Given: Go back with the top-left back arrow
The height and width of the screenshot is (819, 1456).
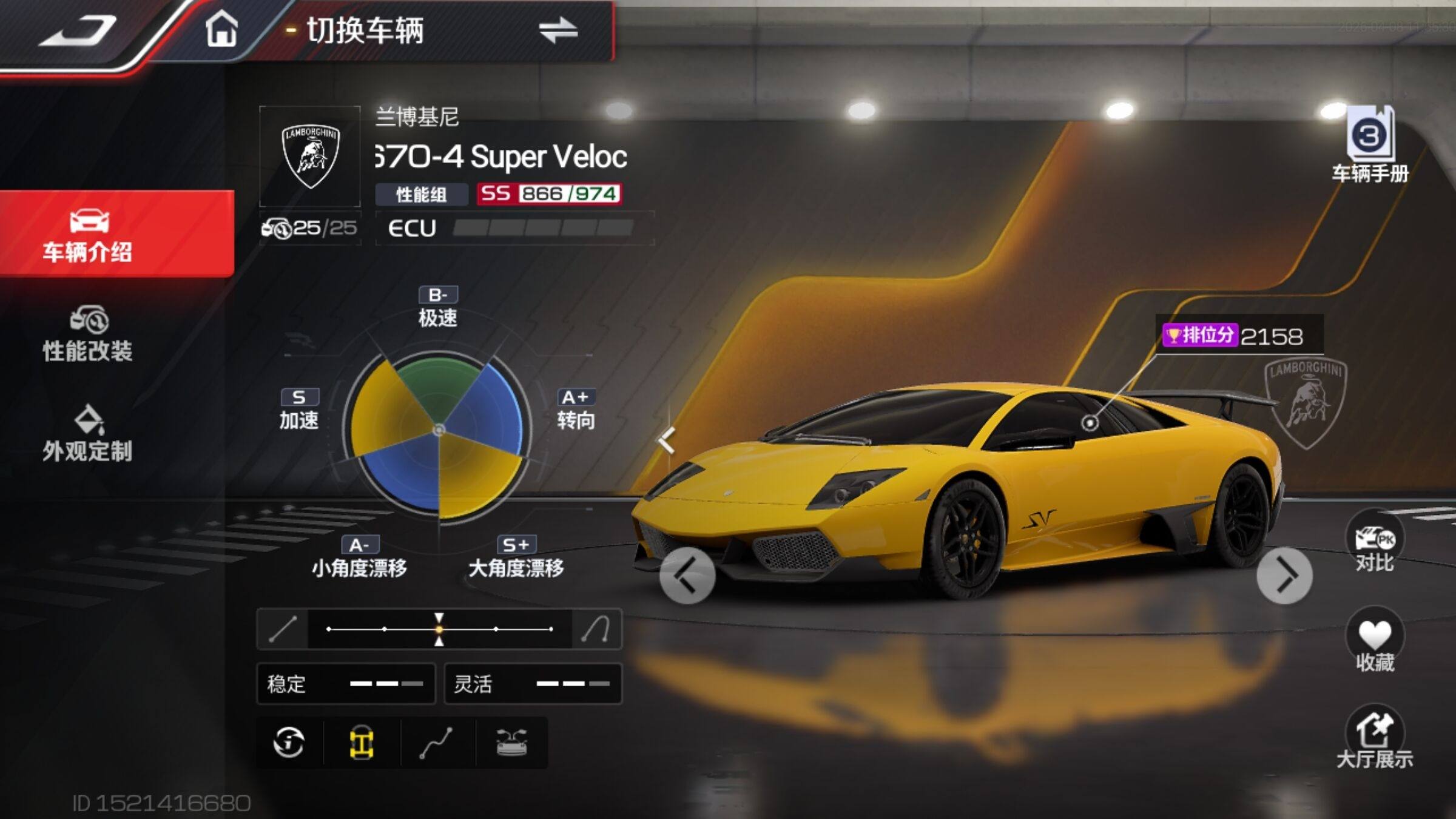Looking at the screenshot, I should click(78, 32).
